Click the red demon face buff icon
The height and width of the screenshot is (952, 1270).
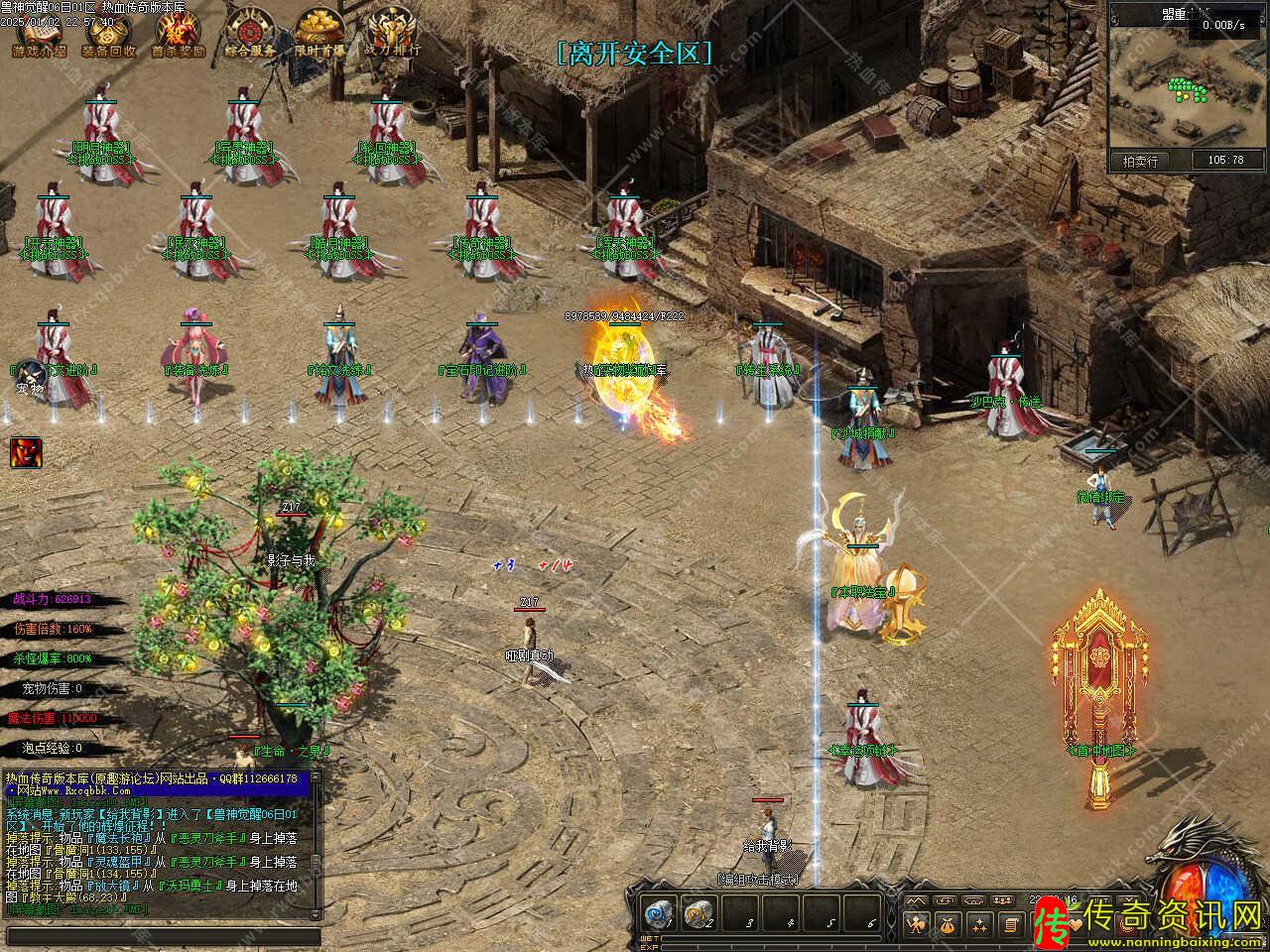pos(26,452)
